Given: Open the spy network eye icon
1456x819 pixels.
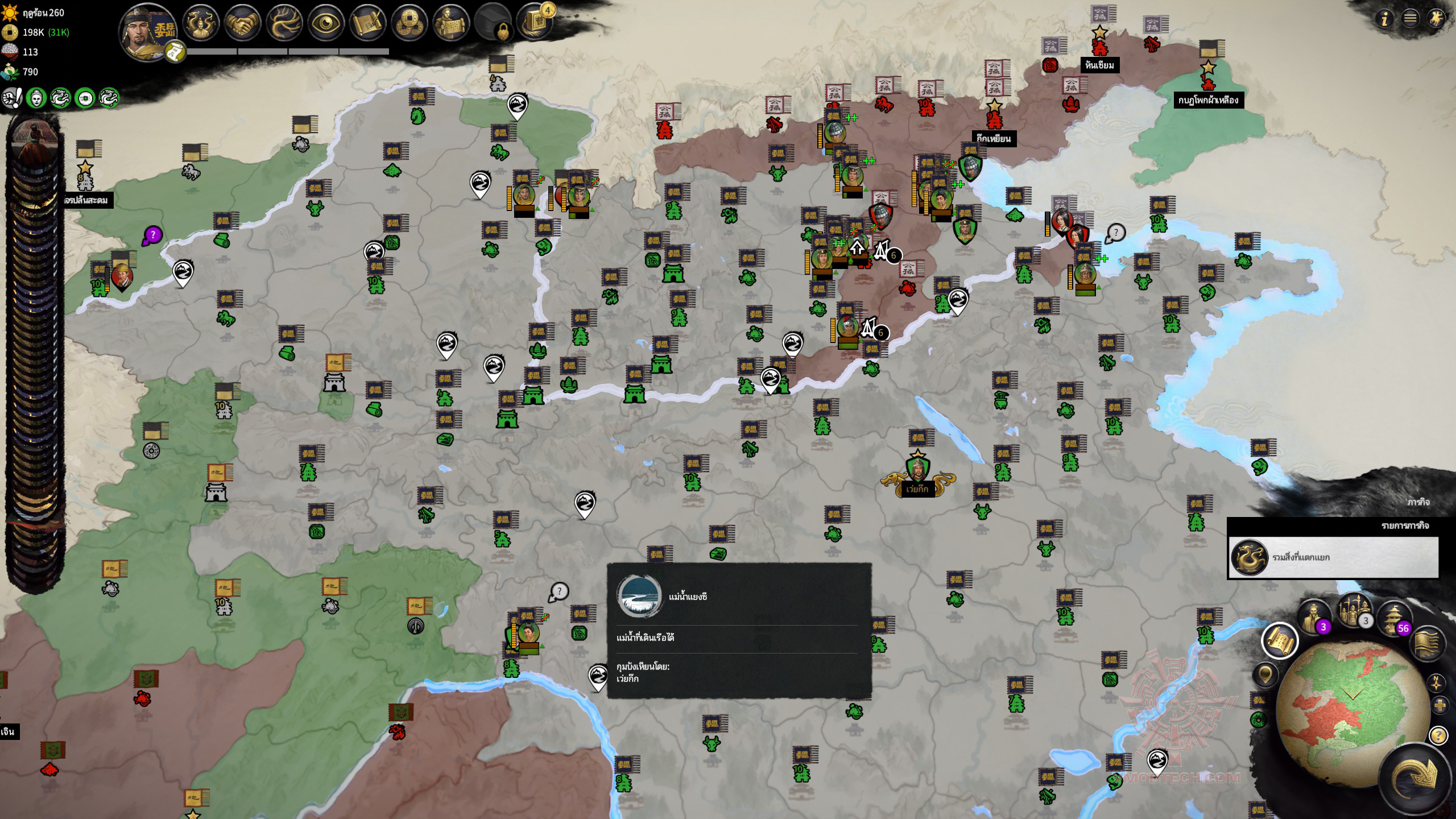Looking at the screenshot, I should [326, 24].
